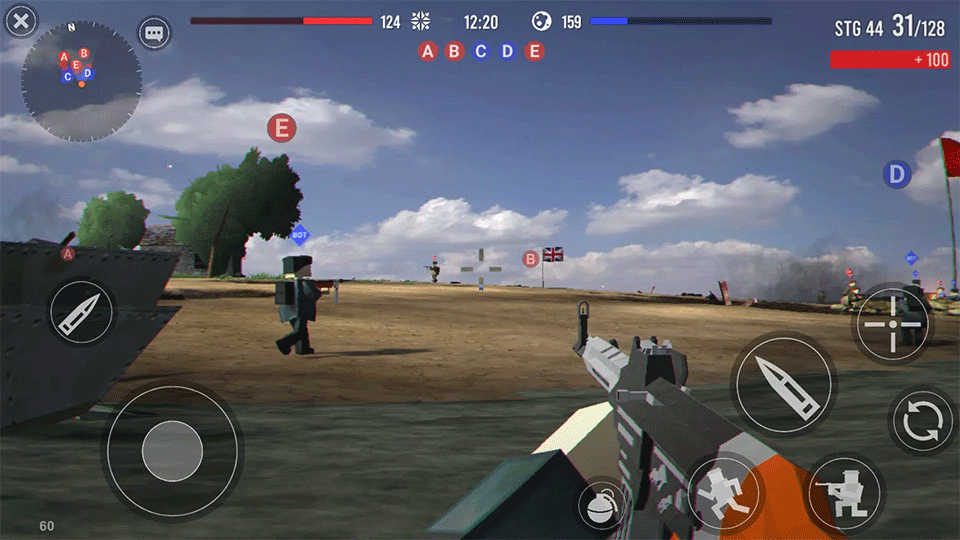
Task: Crouch using the kneeling soldier button
Action: click(x=844, y=493)
